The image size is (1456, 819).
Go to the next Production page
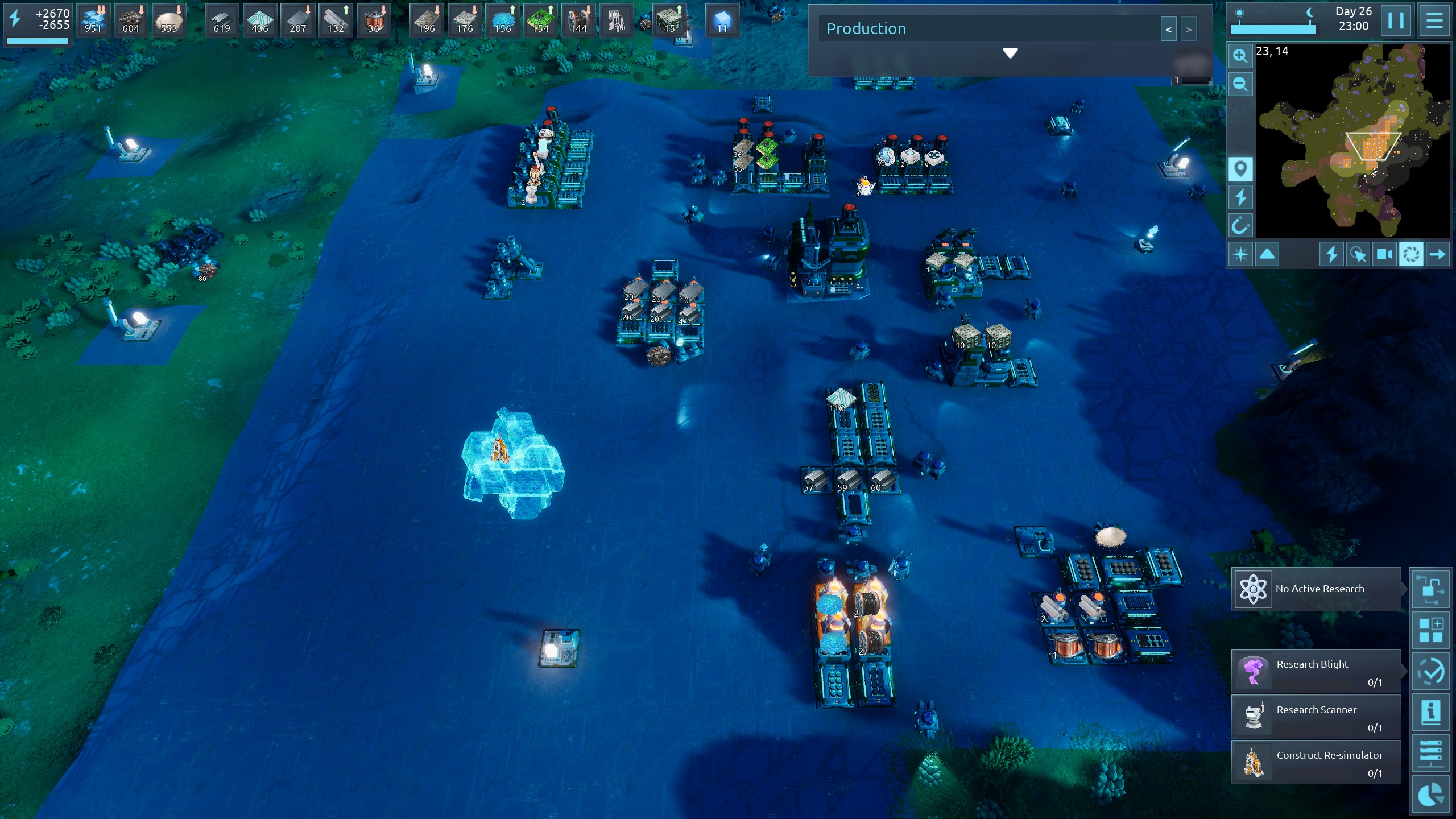(1188, 30)
